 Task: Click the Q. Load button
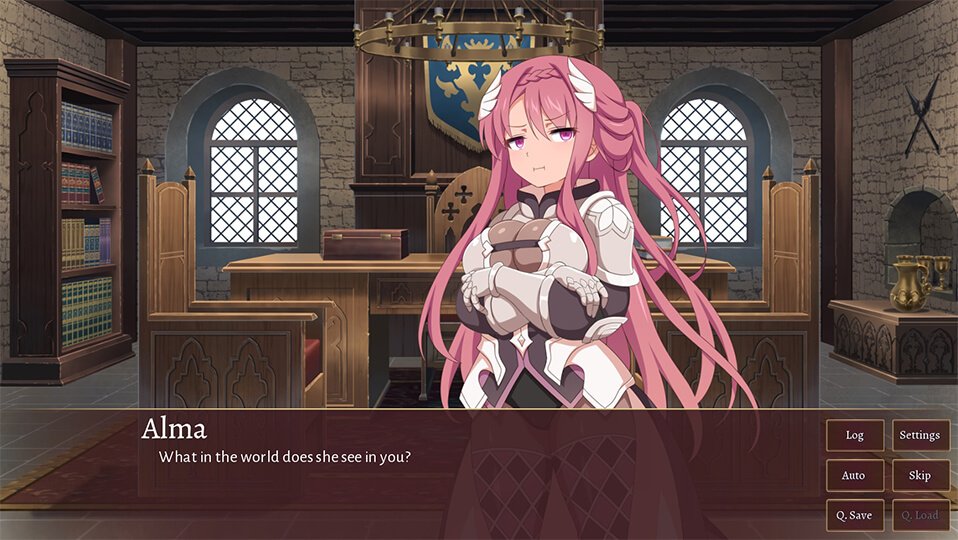point(920,515)
